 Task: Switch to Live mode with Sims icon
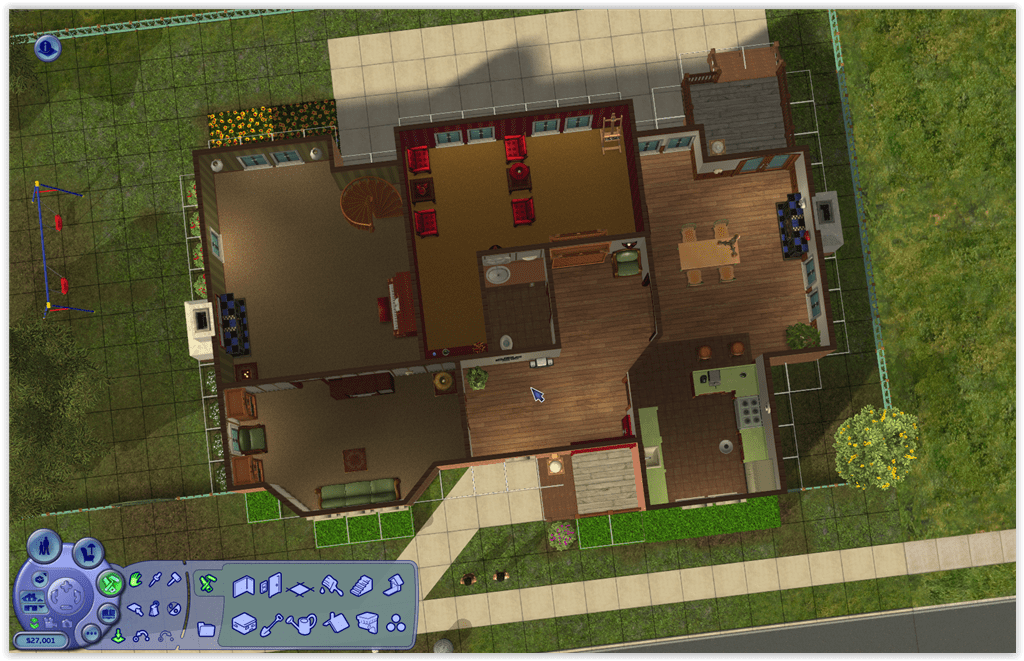click(44, 547)
